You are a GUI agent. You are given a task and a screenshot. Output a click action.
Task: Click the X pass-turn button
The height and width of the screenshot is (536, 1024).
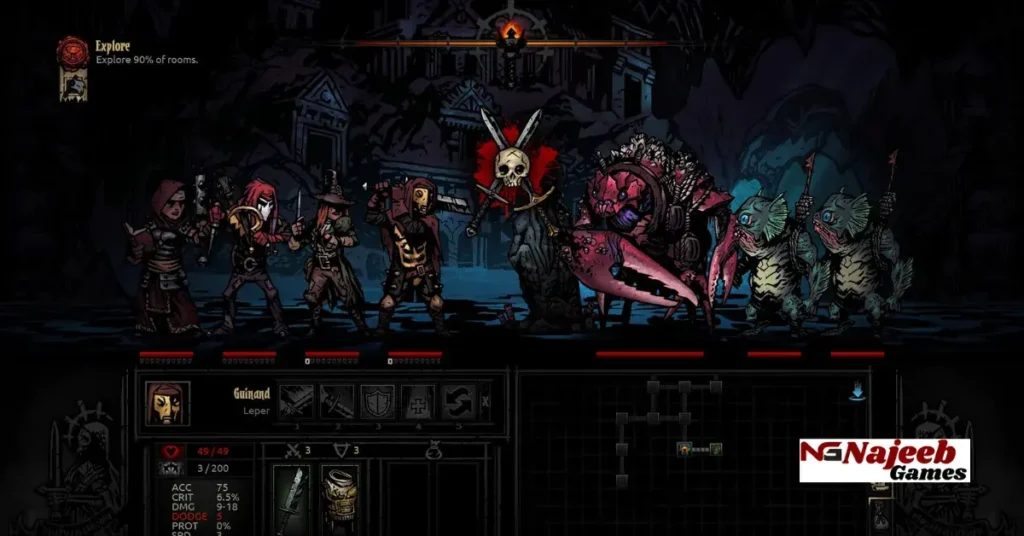(x=486, y=402)
